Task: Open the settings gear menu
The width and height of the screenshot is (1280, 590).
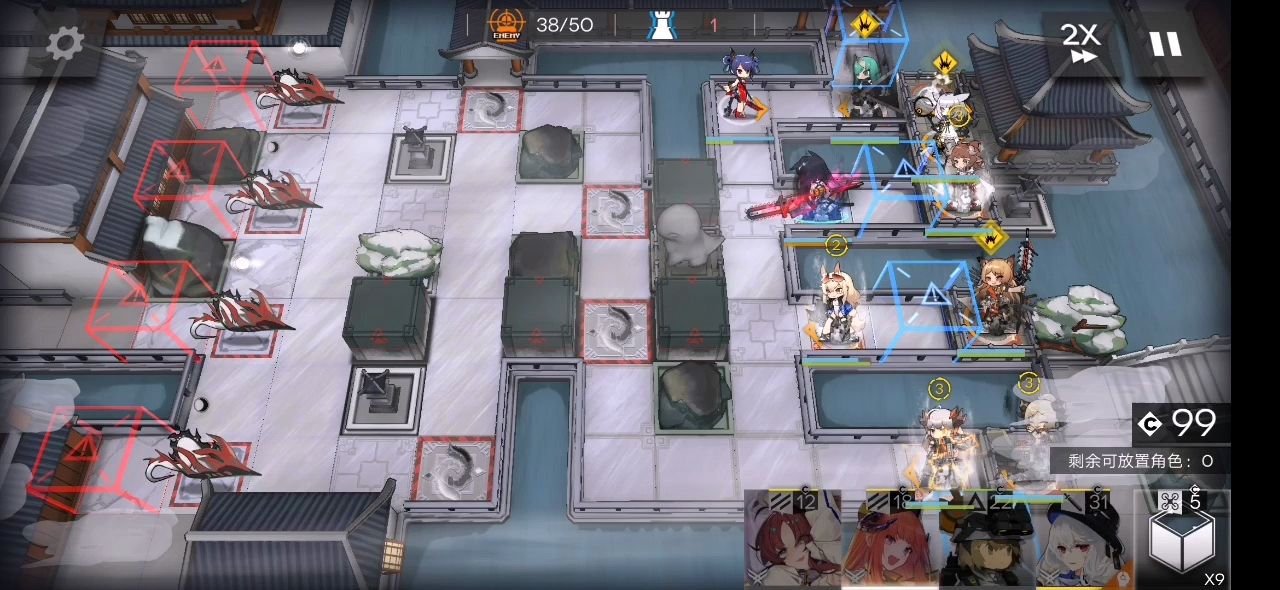Action: point(66,43)
